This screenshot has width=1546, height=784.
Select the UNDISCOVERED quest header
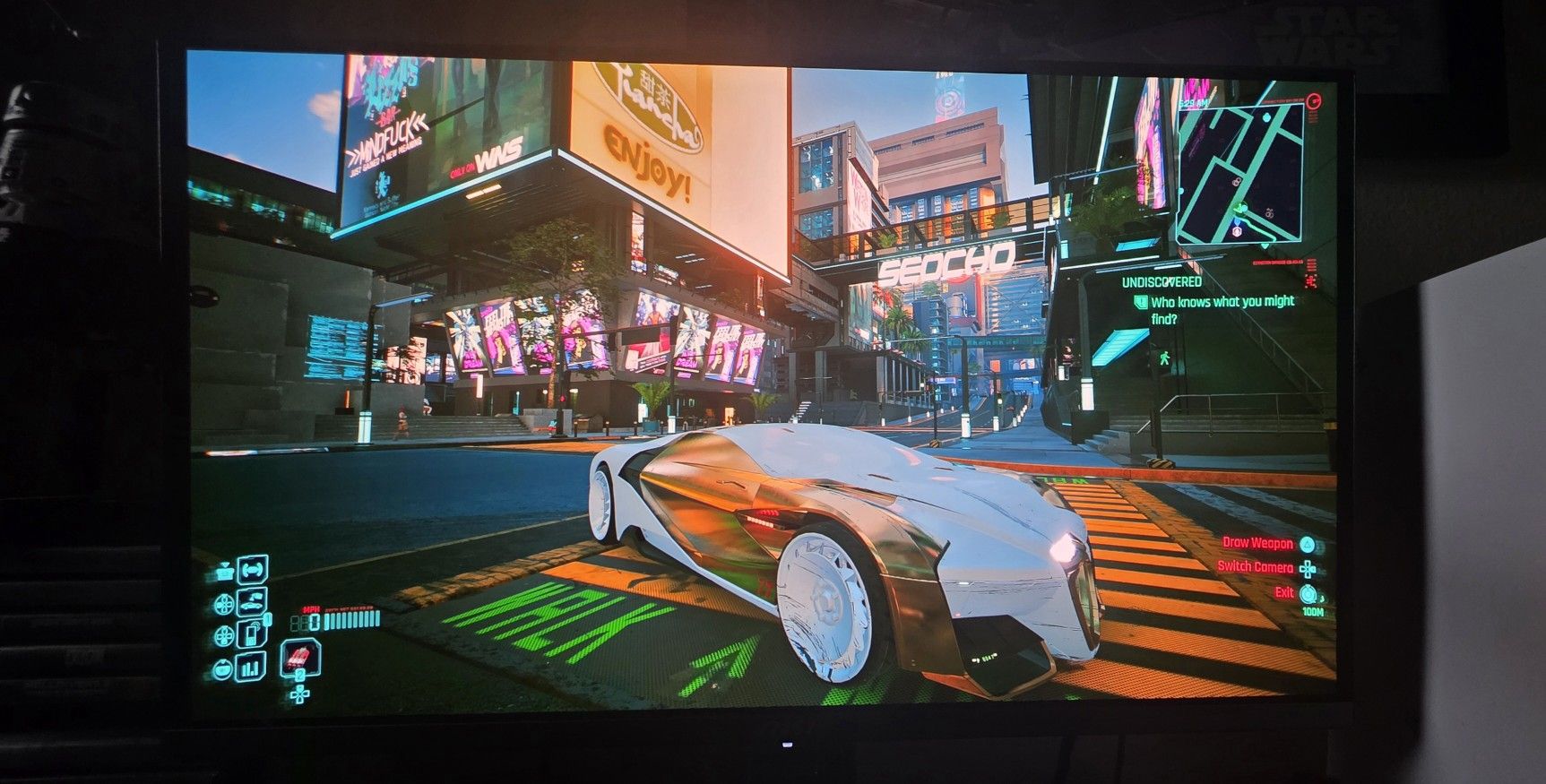click(1161, 280)
